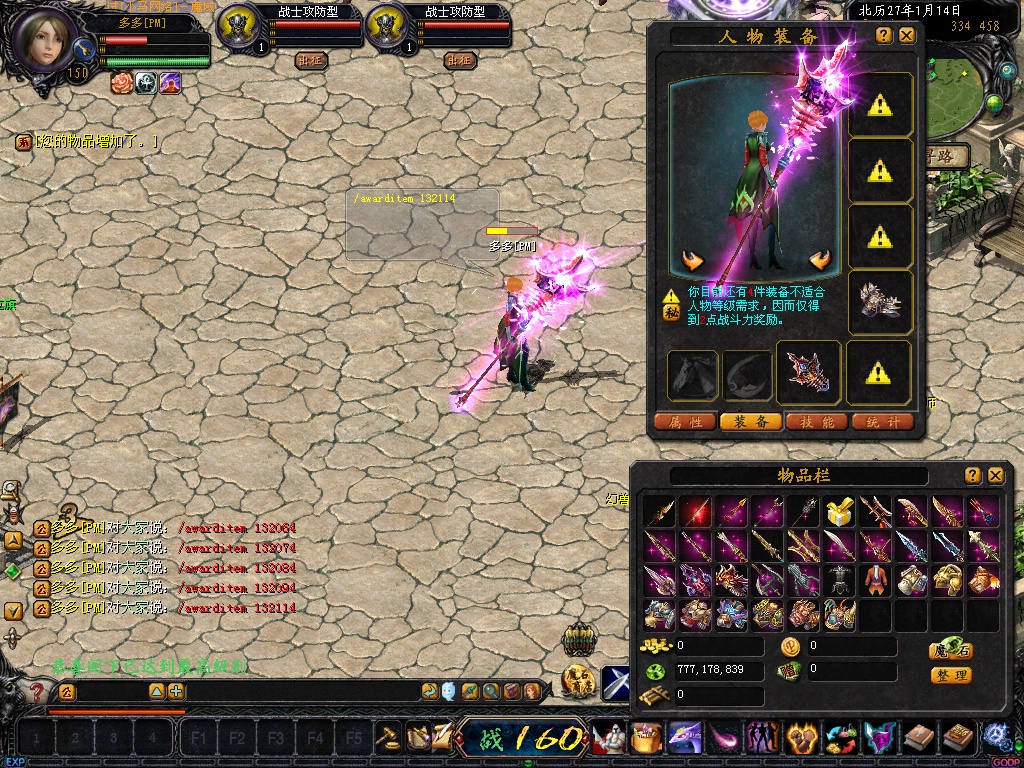Switch to the 属性 attributes tab
The height and width of the screenshot is (768, 1024).
click(685, 422)
